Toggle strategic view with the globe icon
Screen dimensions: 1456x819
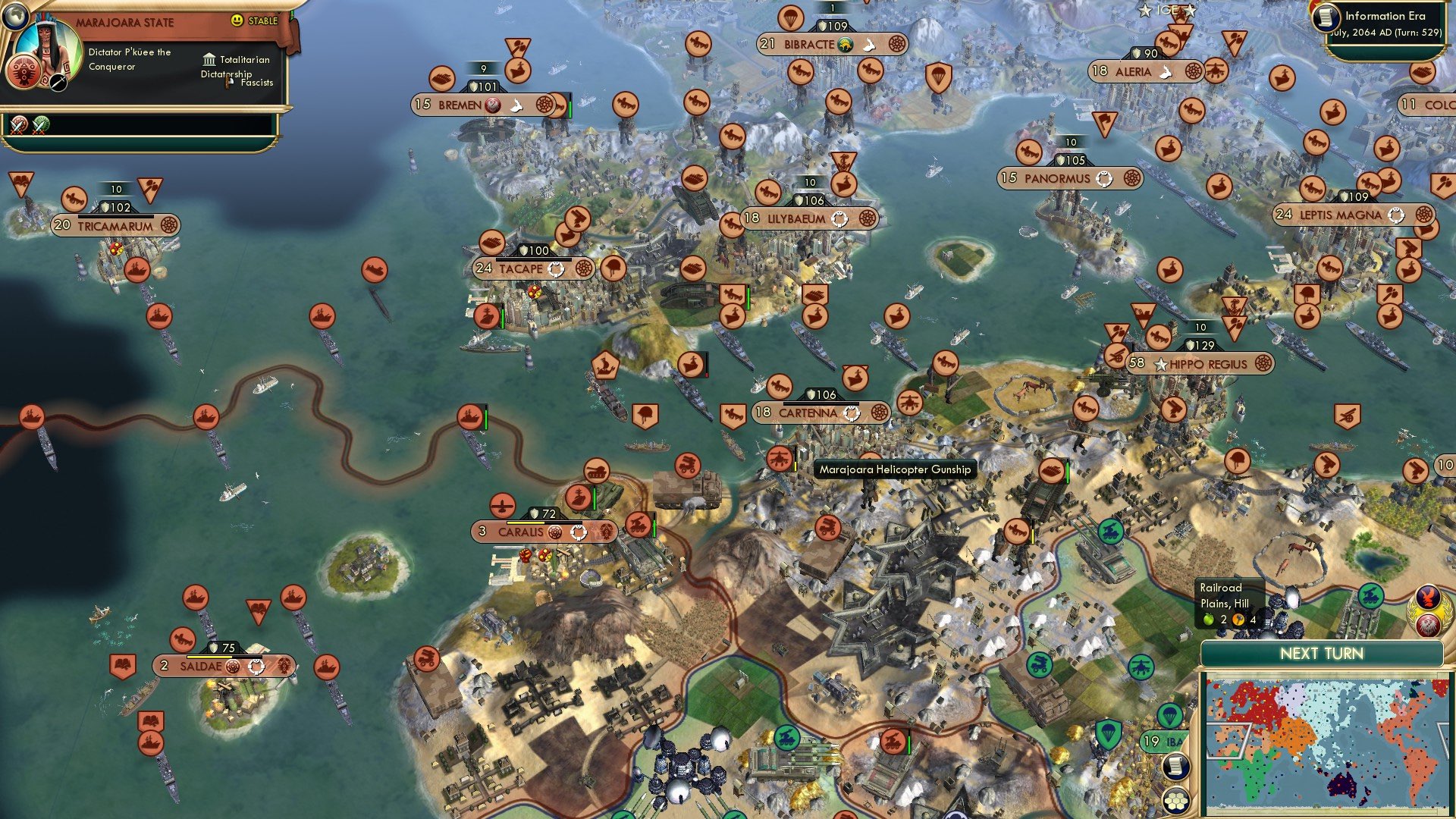[16, 16]
